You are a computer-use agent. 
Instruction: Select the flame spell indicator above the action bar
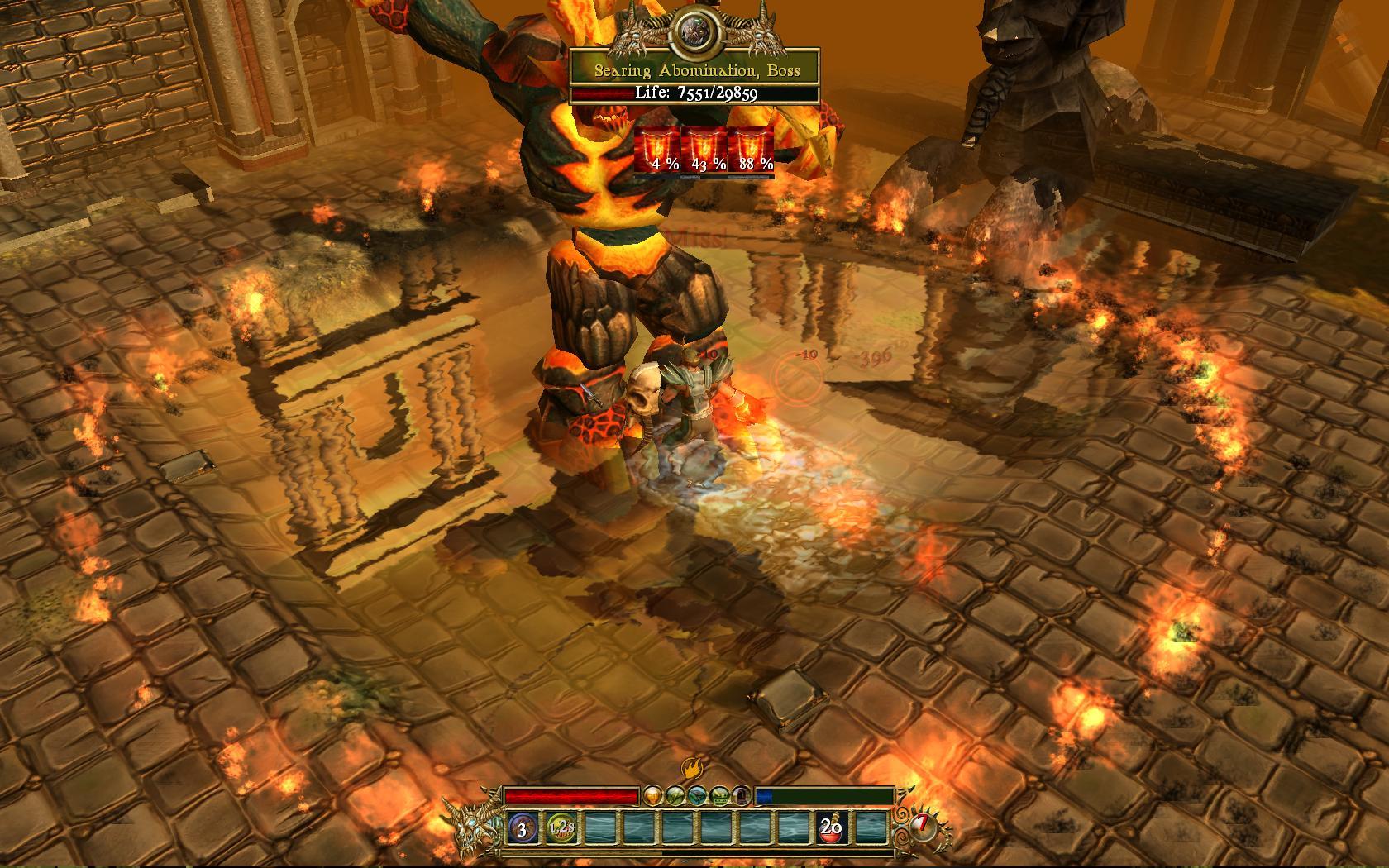pyautogui.click(x=692, y=765)
